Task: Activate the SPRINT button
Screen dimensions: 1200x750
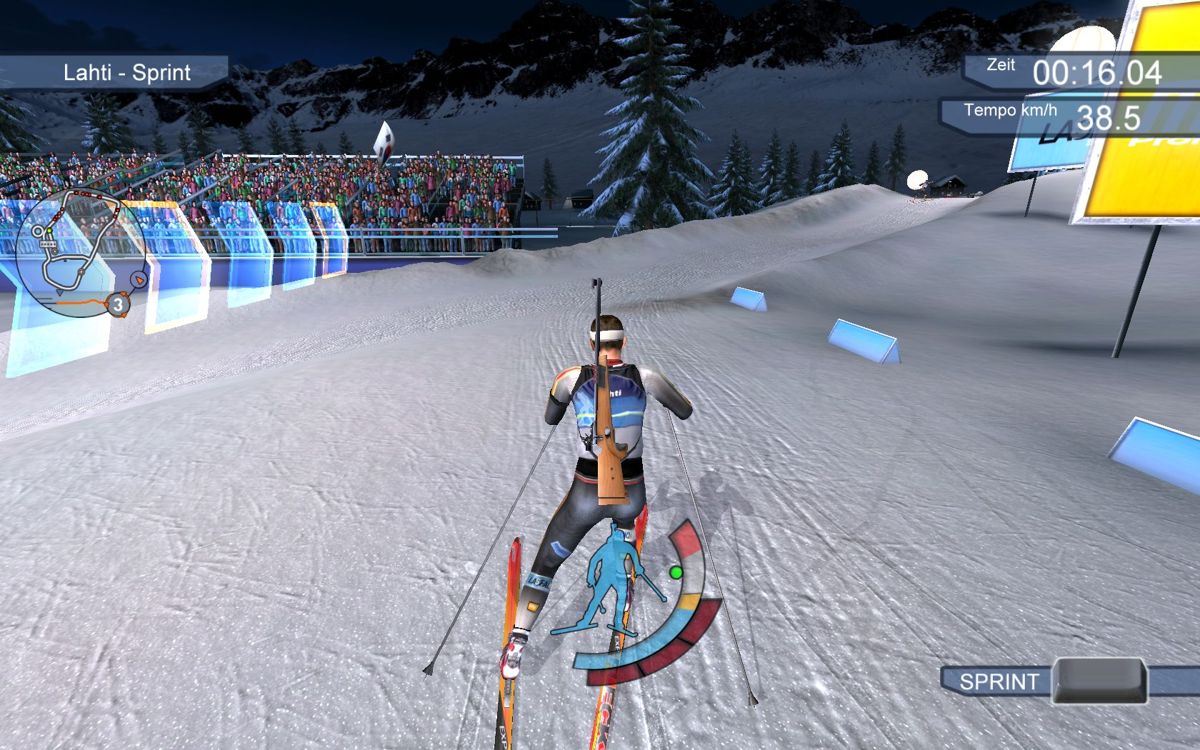Action: (1099, 681)
